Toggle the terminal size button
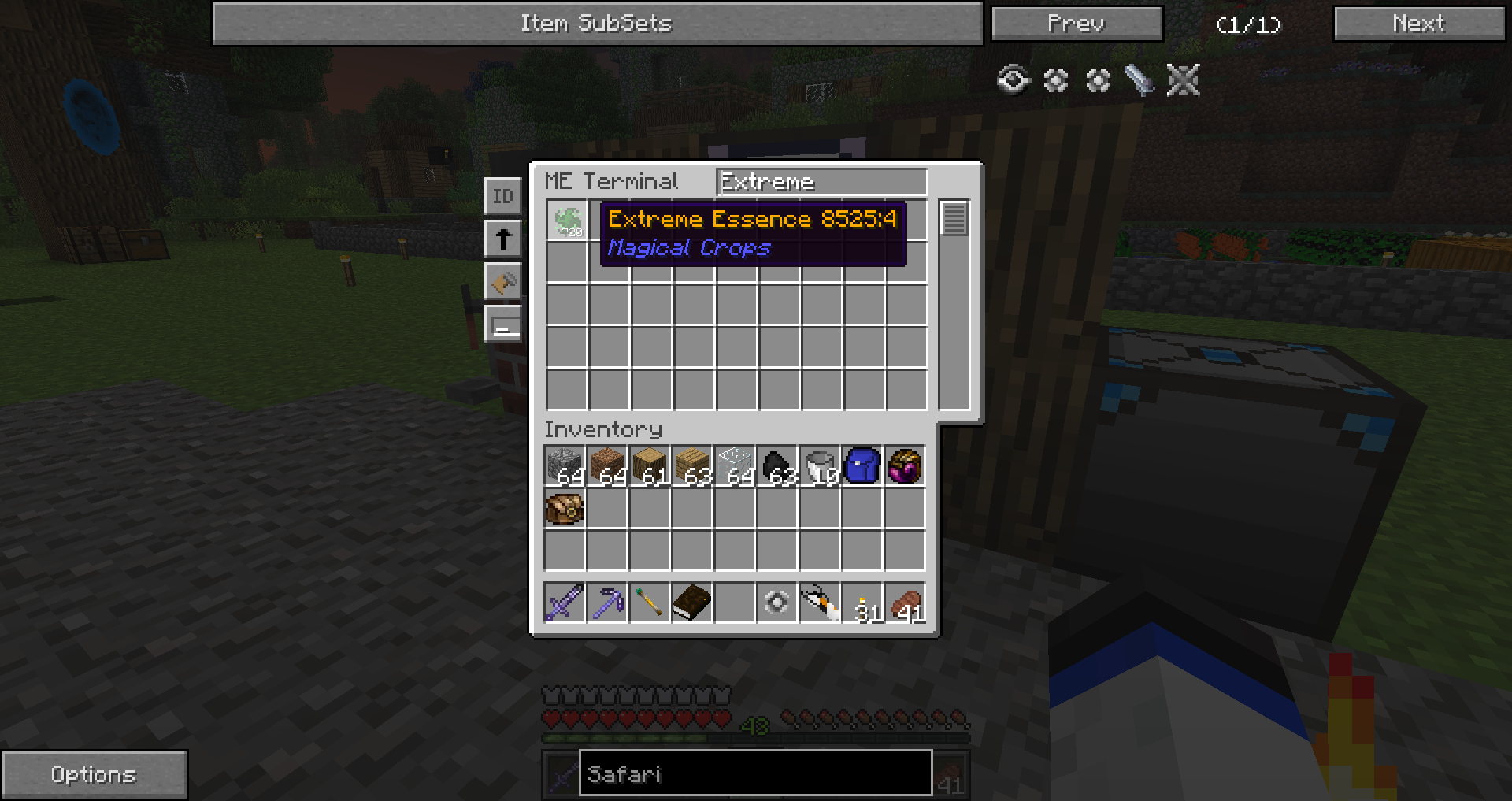Screen dimensions: 1512x801 (x=502, y=324)
